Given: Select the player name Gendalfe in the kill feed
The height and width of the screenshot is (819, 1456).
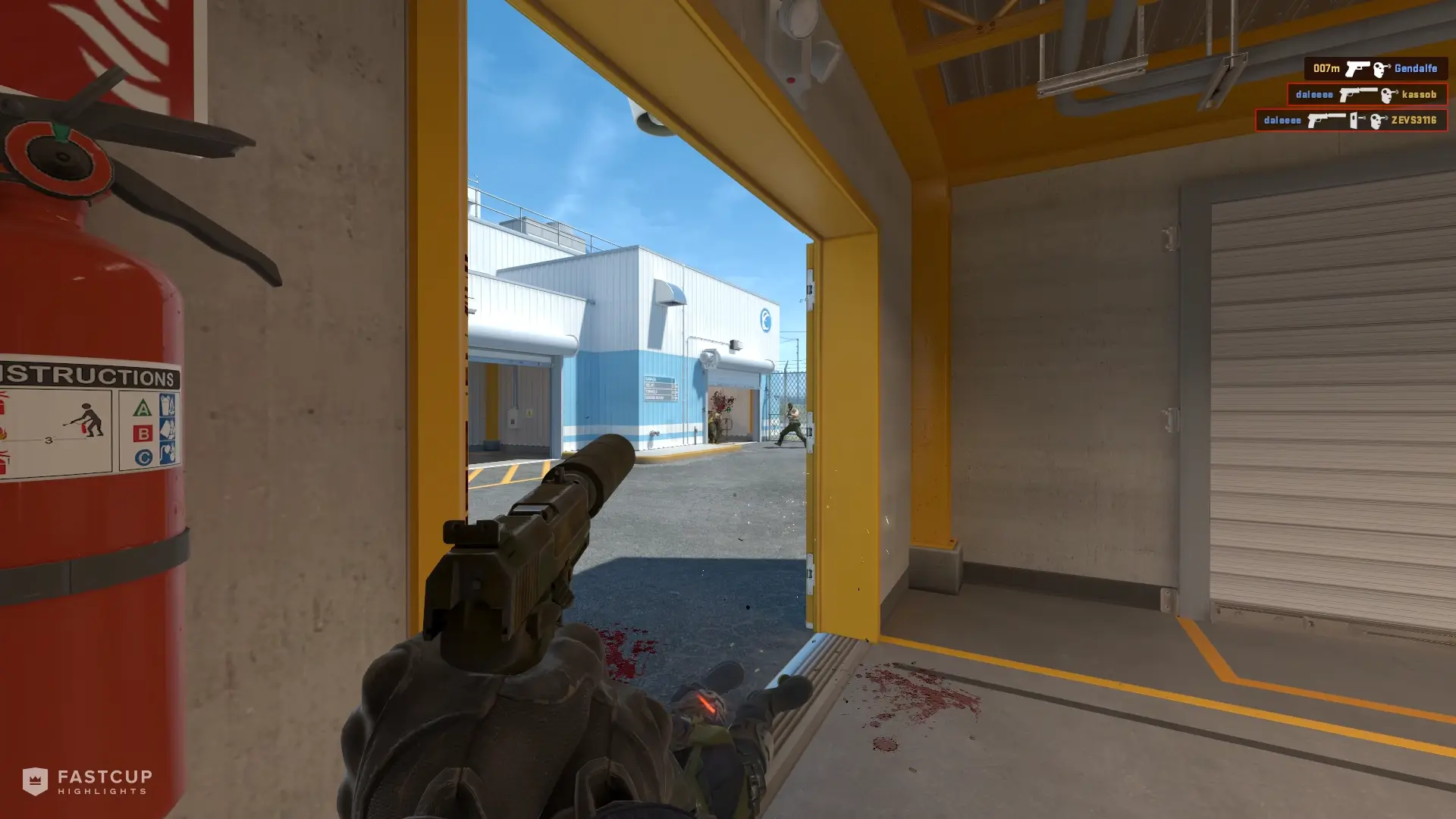Looking at the screenshot, I should [1415, 68].
